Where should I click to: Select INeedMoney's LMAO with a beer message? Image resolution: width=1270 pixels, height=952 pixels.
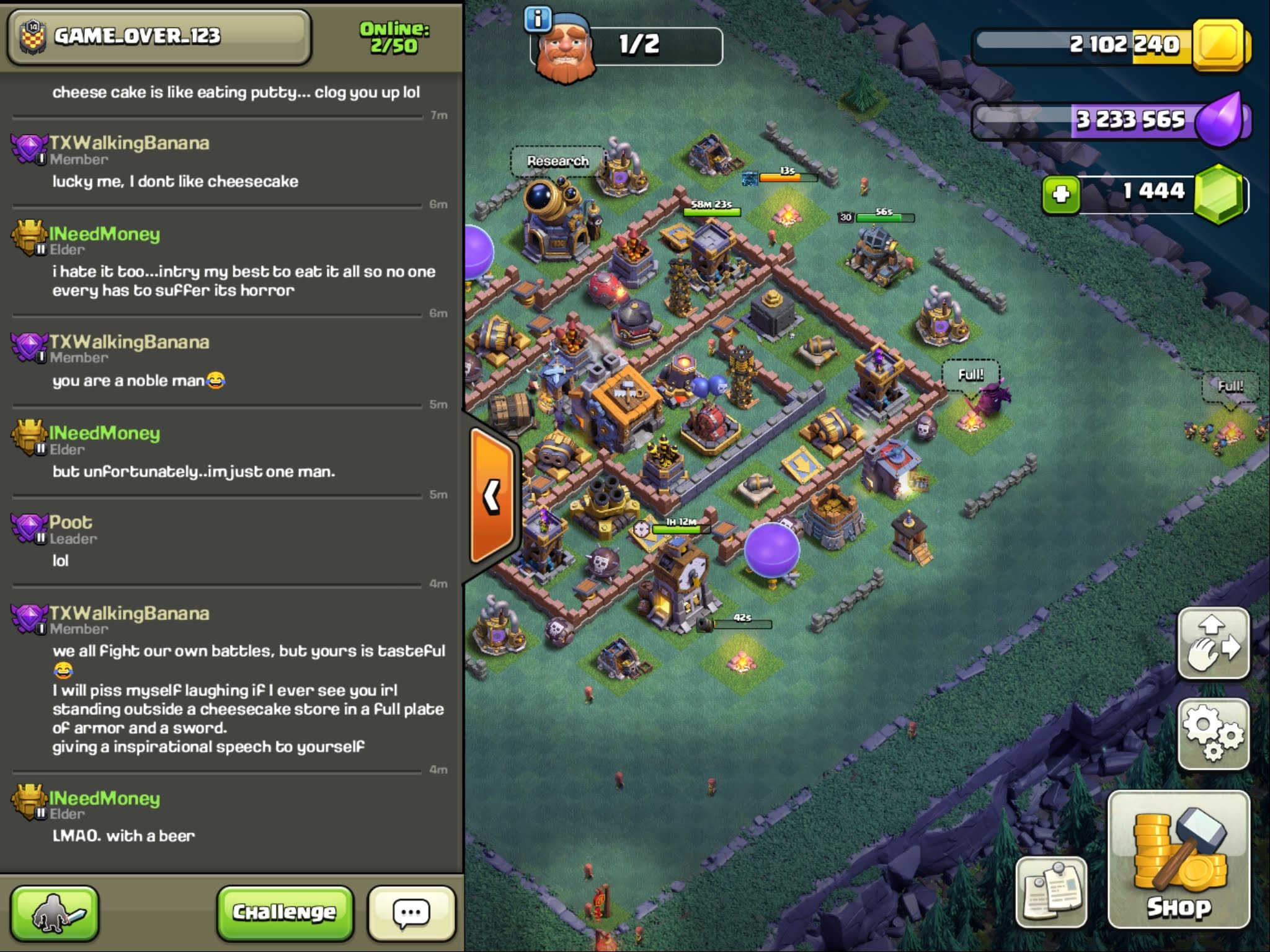click(x=123, y=836)
